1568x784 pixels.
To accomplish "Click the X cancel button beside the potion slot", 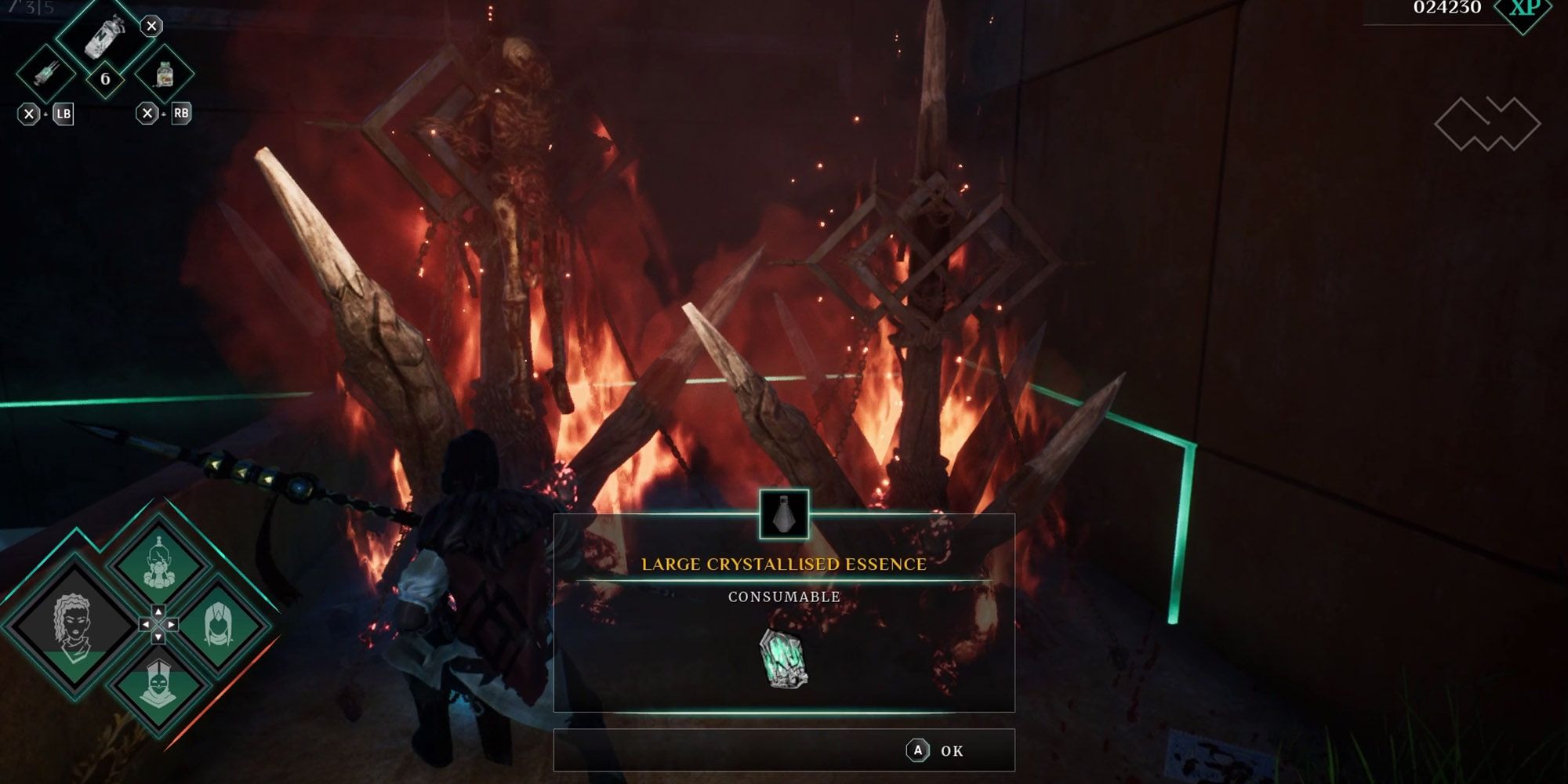I will coord(151,25).
